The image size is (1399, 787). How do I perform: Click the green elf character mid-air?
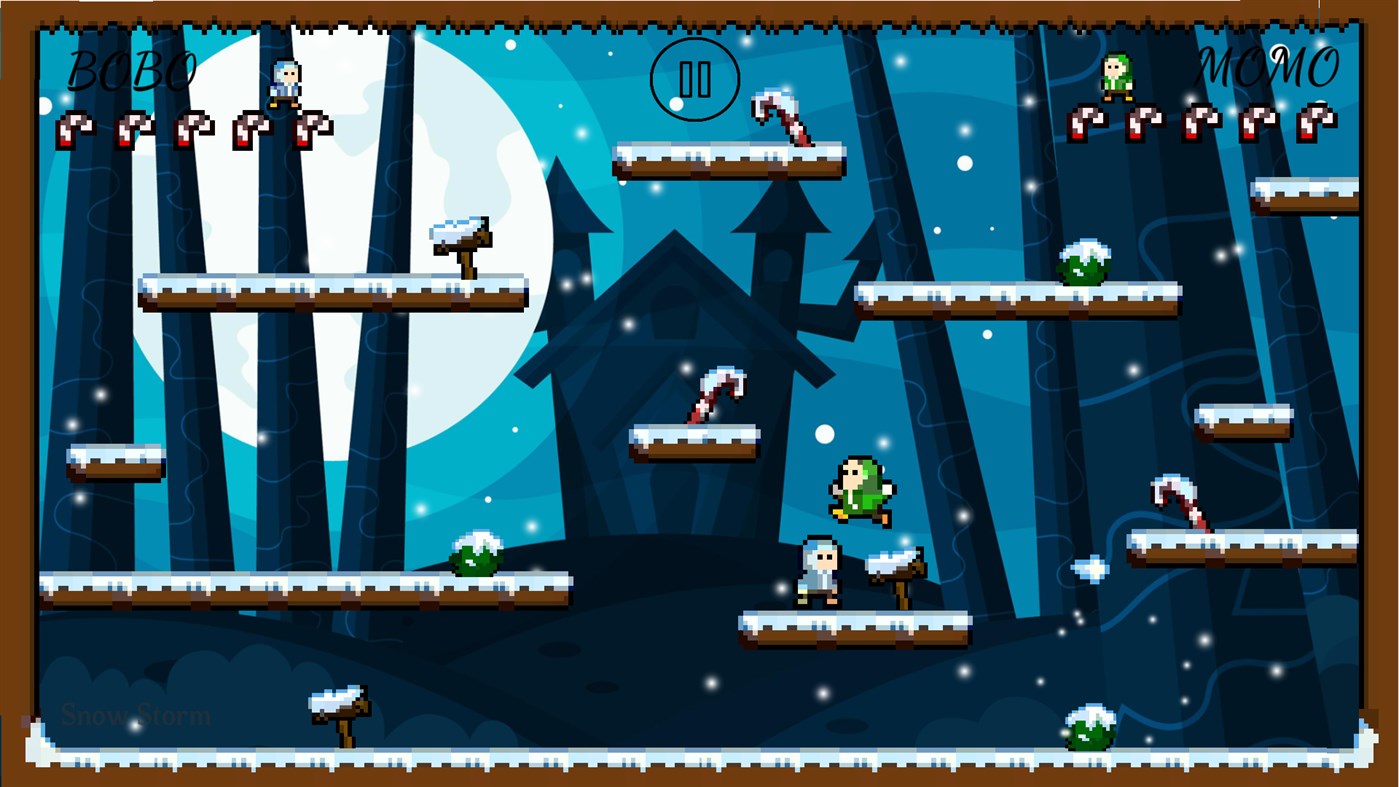click(860, 490)
